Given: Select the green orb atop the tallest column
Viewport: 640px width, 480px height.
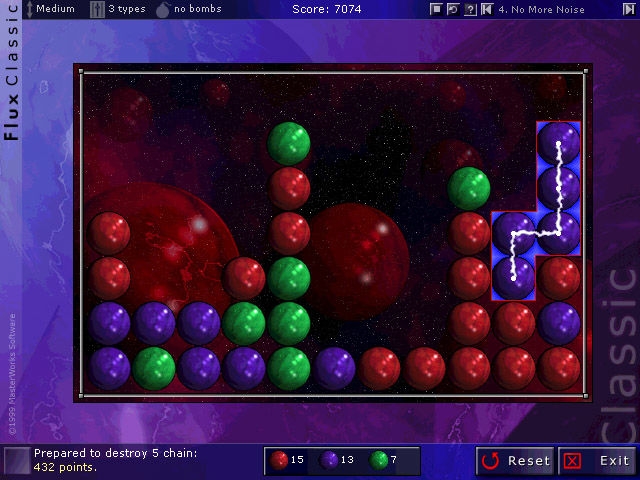Looking at the screenshot, I should [x=289, y=142].
